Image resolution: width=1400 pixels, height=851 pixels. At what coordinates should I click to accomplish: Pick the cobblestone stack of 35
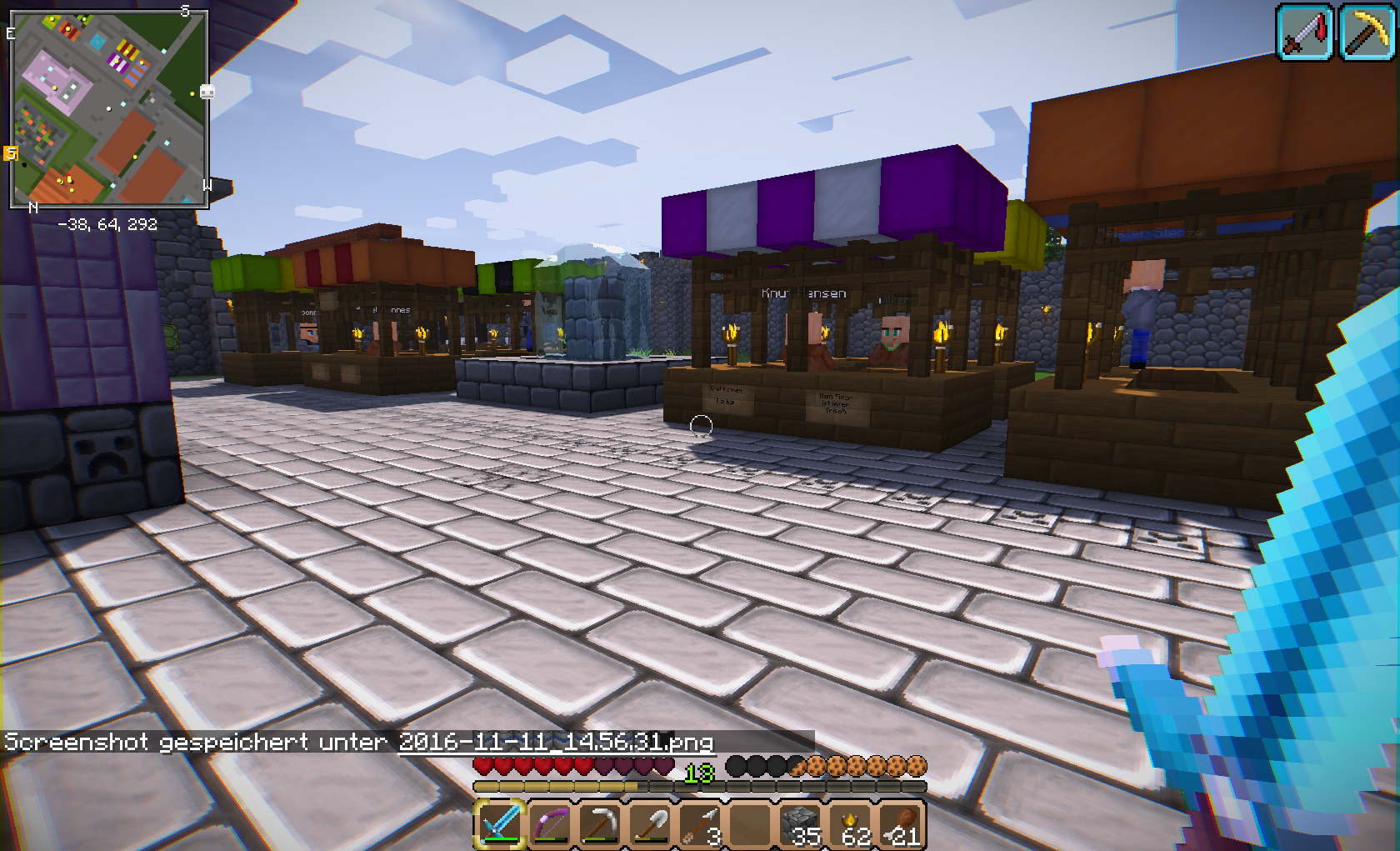(801, 824)
